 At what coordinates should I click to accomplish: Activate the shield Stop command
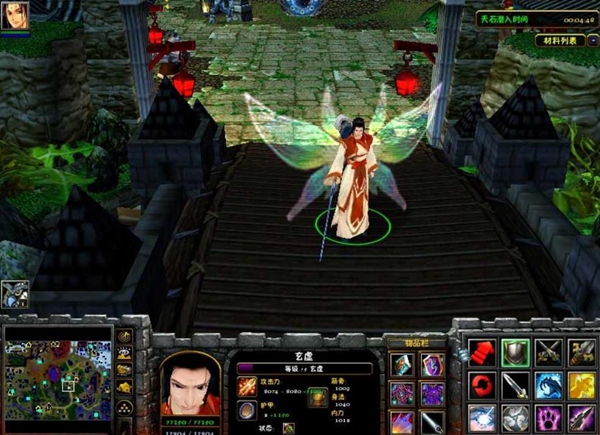tap(516, 352)
